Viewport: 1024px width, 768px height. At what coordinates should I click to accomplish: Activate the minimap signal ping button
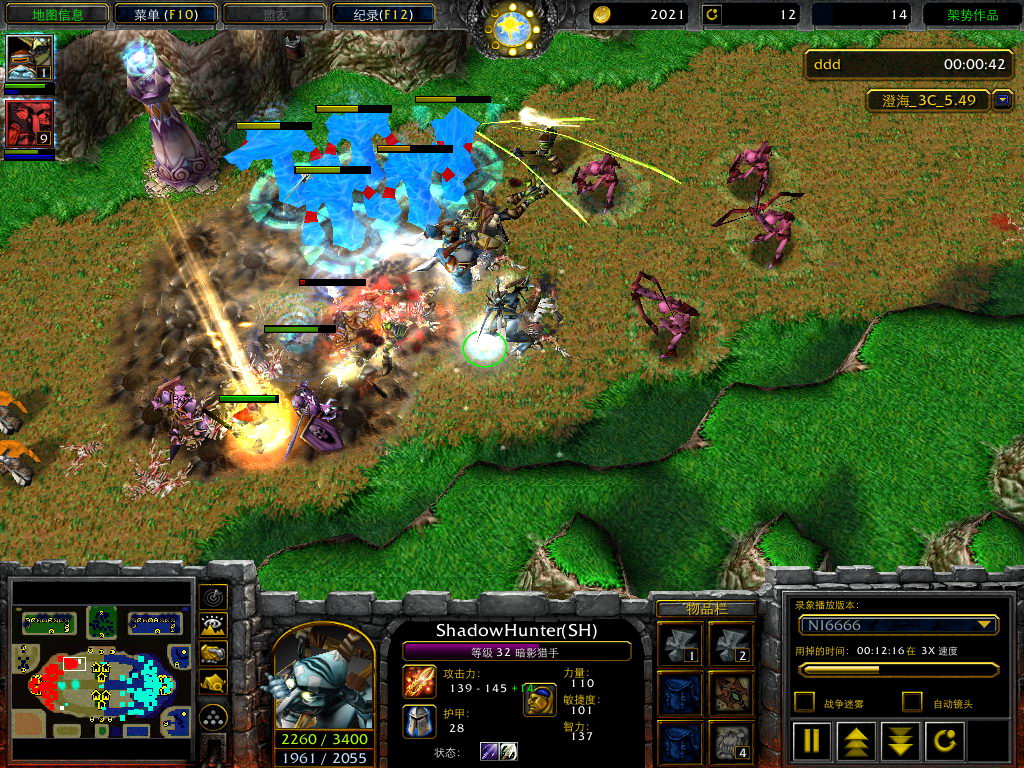(214, 597)
